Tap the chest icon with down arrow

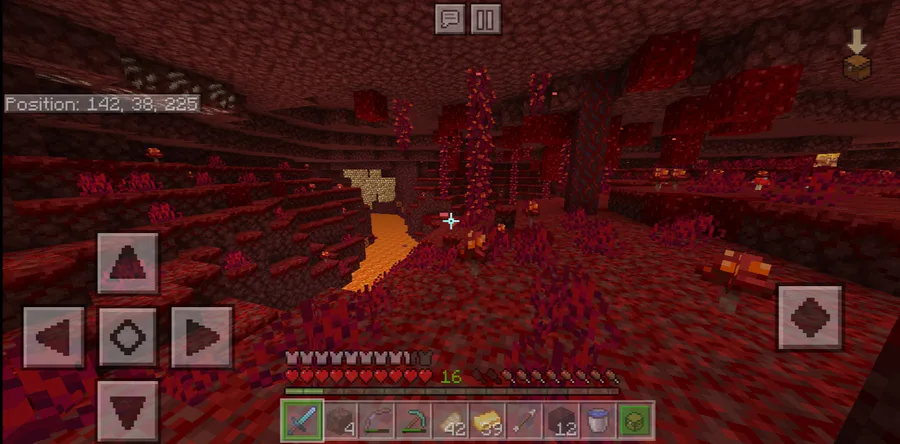[x=856, y=55]
